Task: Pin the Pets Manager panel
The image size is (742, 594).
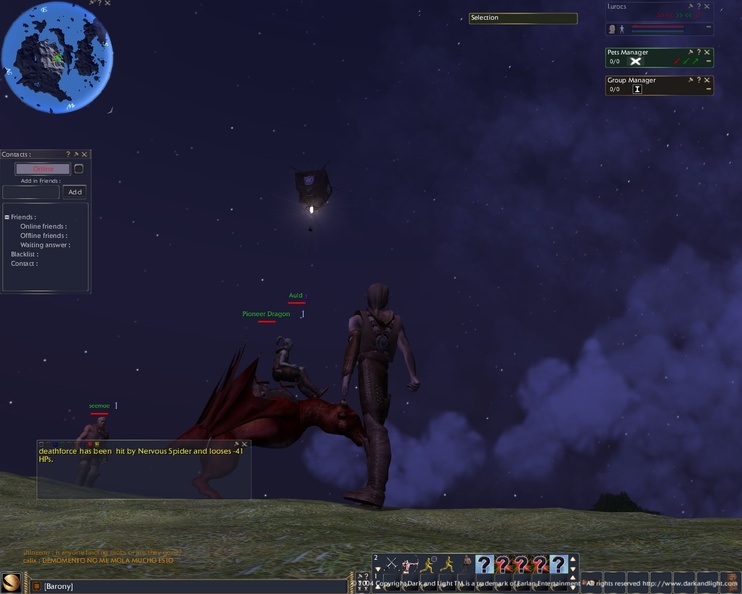Action: pos(690,52)
